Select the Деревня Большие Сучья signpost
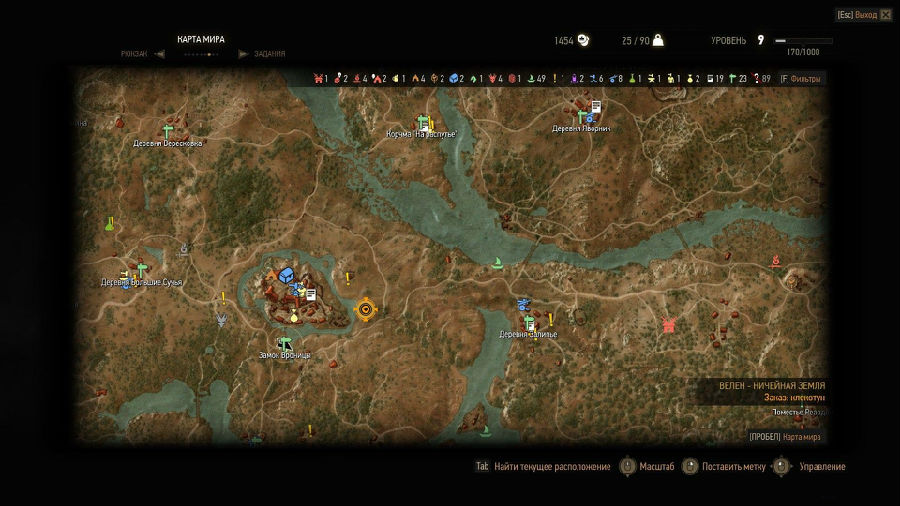Screen dimensions: 900x506 (x=141, y=270)
